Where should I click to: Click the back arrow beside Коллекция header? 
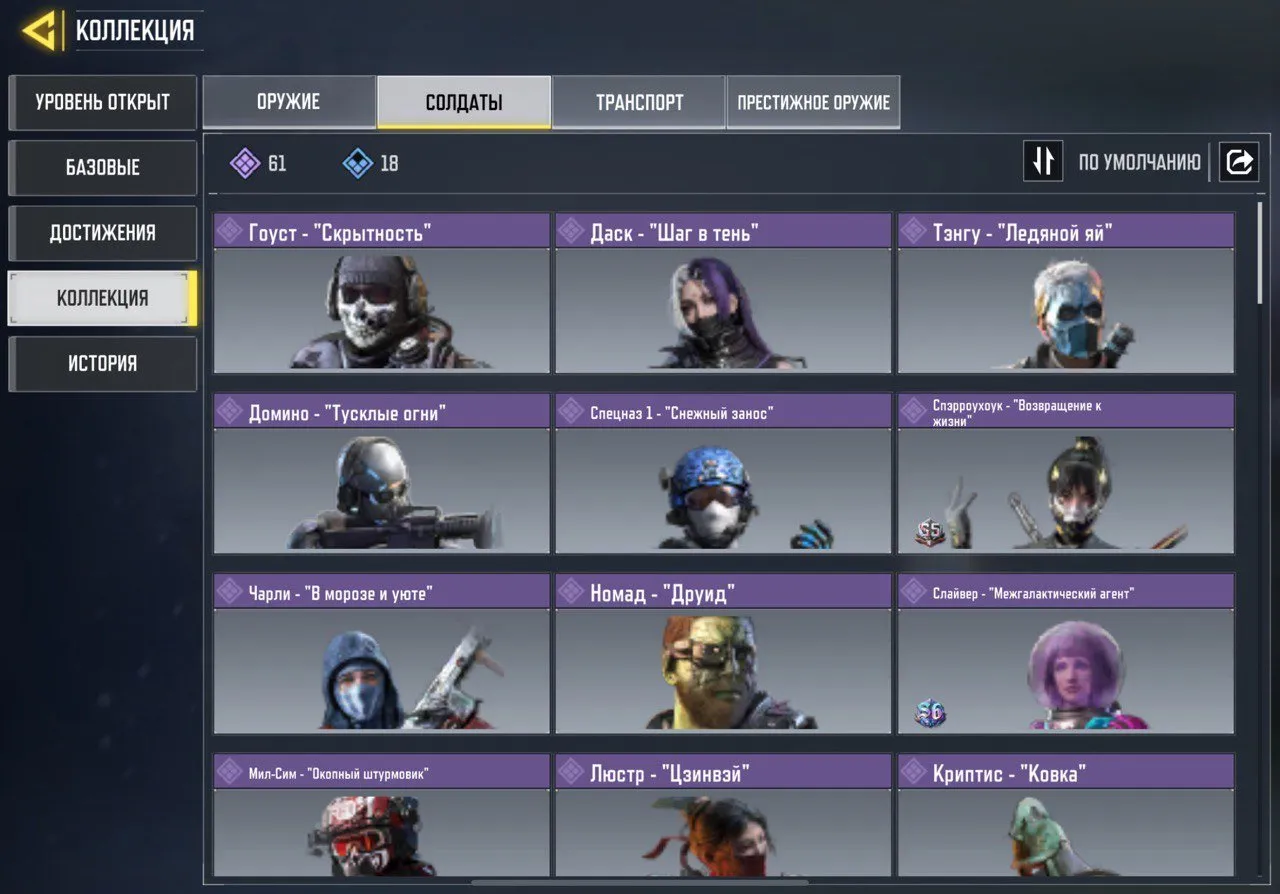click(x=38, y=29)
